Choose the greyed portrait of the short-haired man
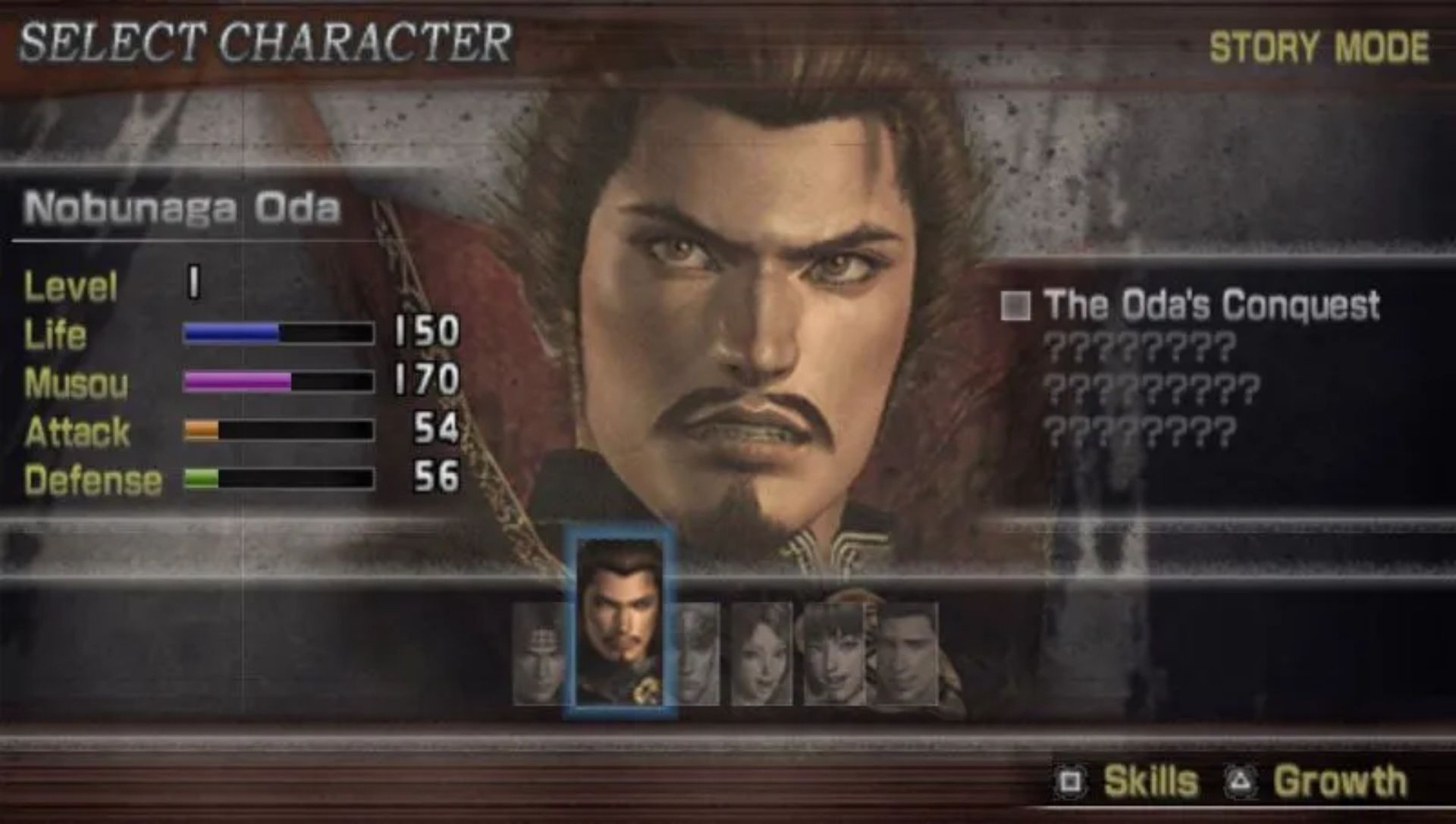Viewport: 1456px width, 824px height. pos(907,653)
